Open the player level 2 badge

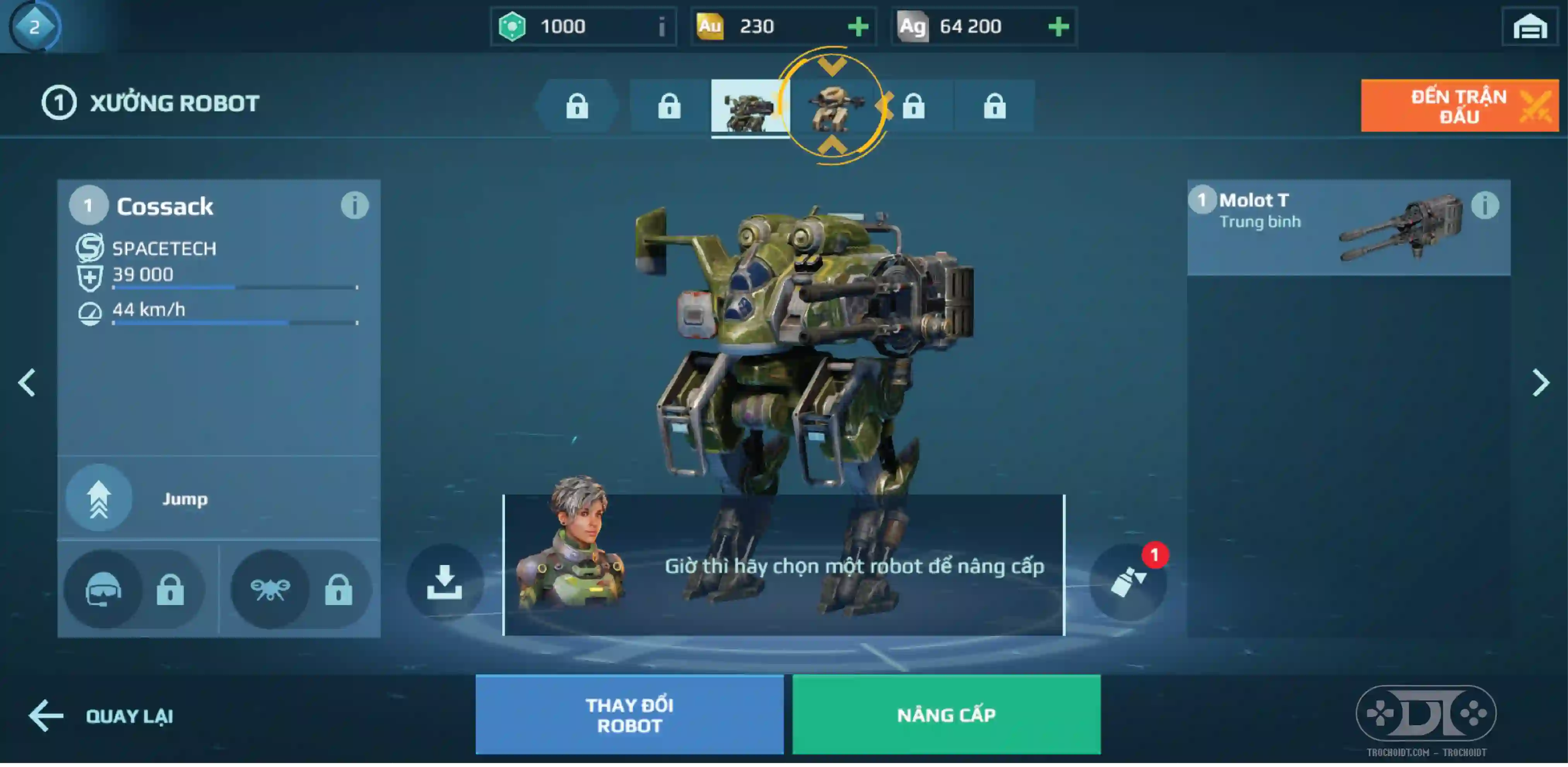click(x=34, y=27)
